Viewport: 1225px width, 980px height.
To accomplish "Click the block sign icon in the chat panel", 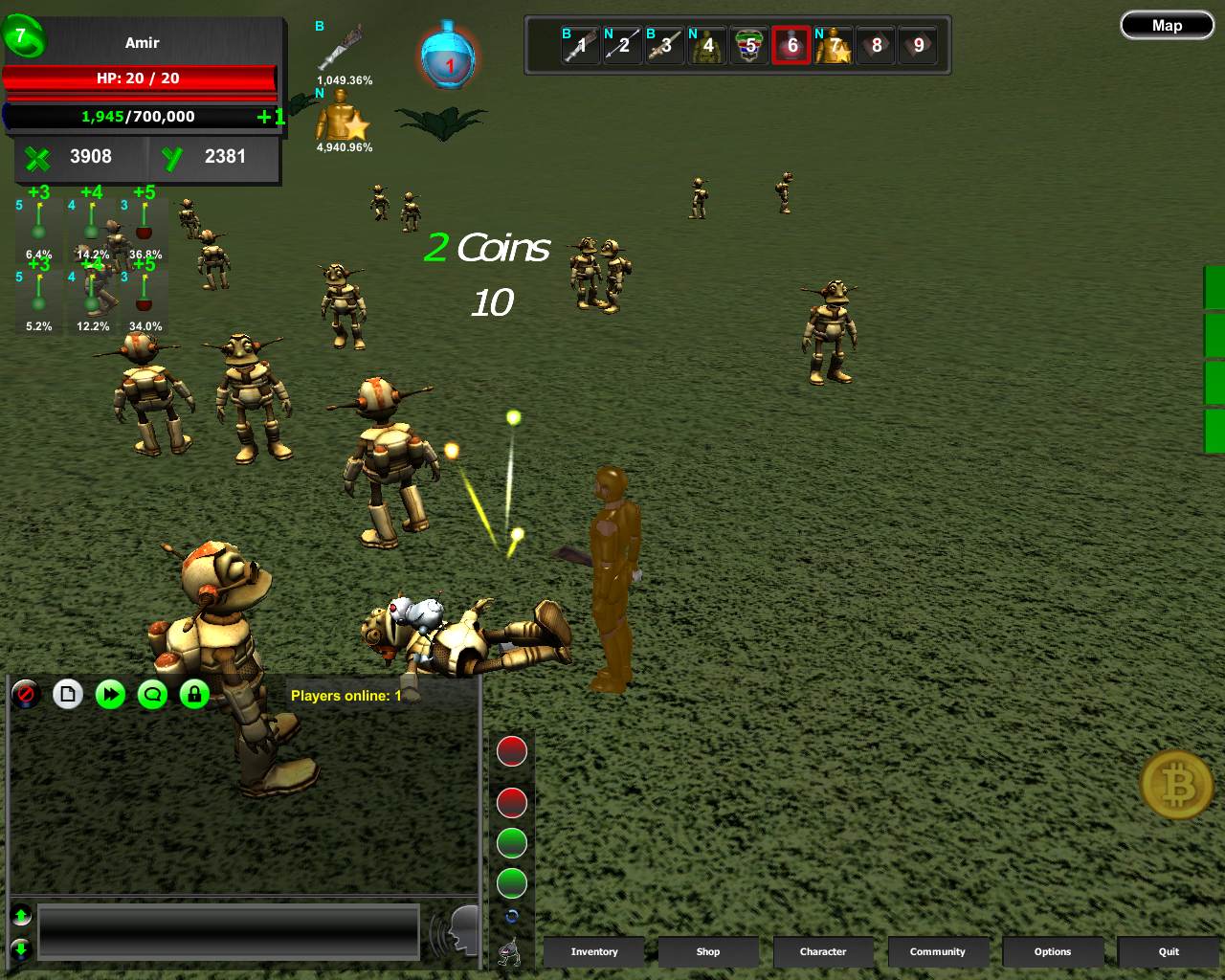I will pos(26,695).
